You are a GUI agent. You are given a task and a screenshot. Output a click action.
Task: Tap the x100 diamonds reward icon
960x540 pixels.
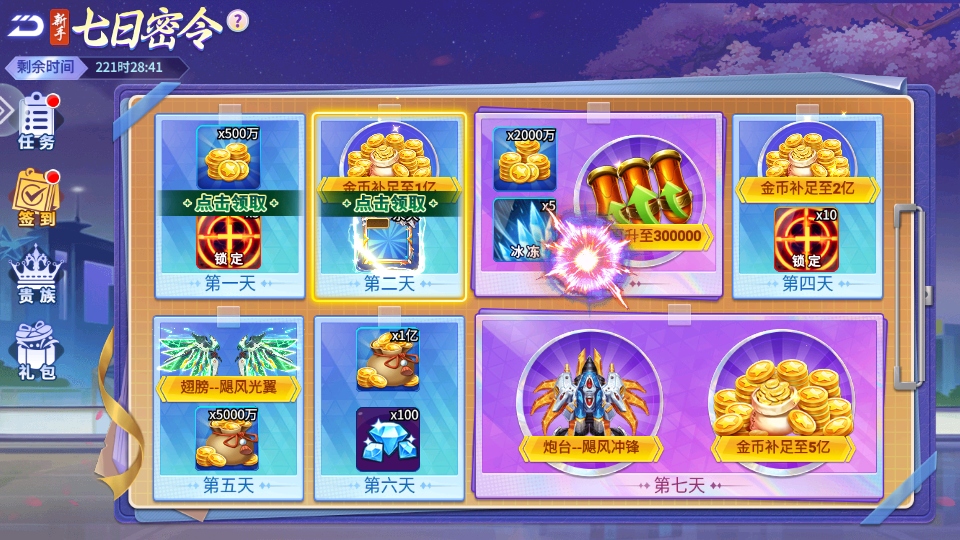[388, 438]
